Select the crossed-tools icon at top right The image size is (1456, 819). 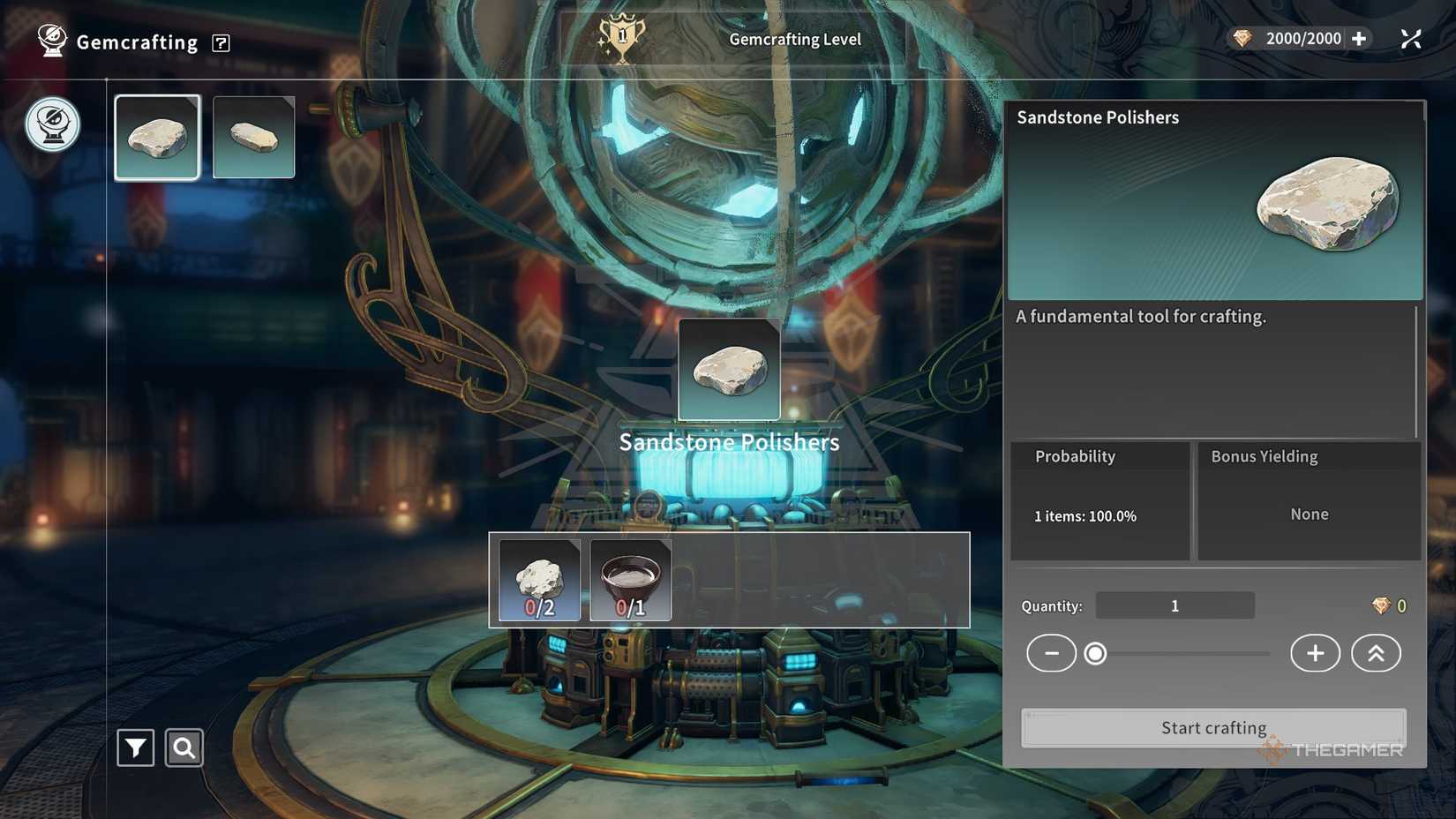click(1410, 38)
